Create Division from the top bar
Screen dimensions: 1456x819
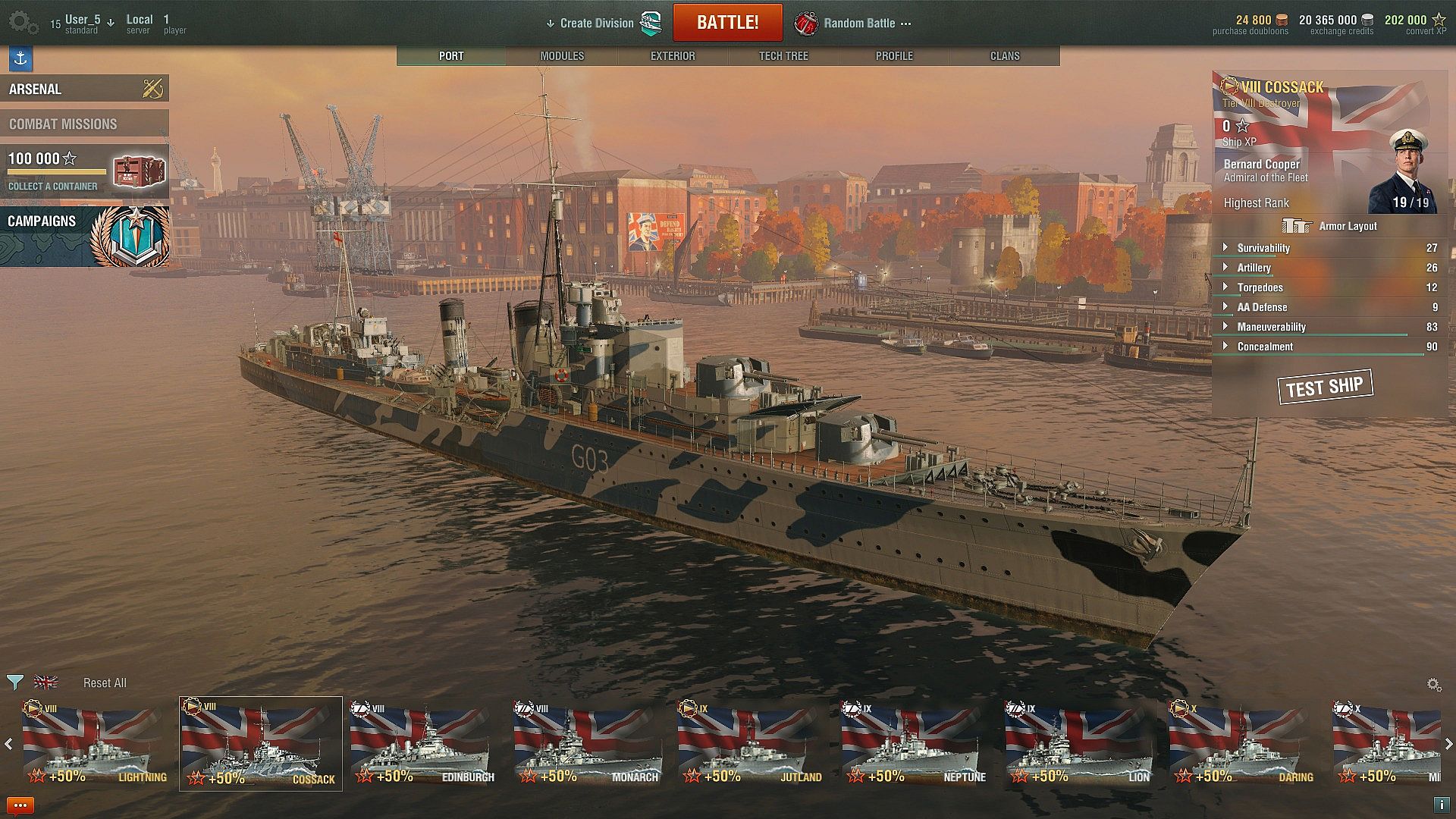[596, 24]
